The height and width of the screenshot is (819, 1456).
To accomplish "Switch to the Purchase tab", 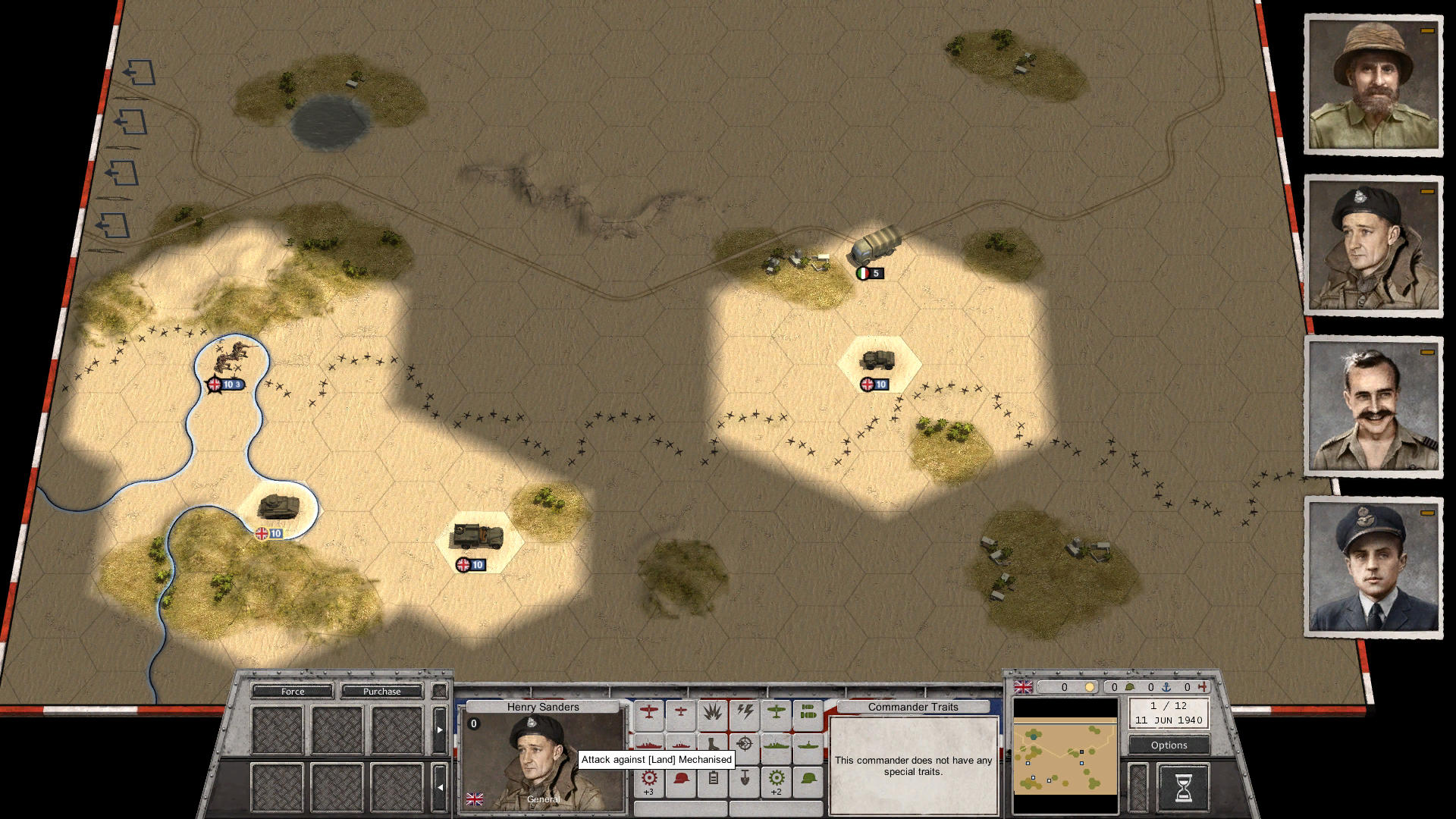I will 381,692.
